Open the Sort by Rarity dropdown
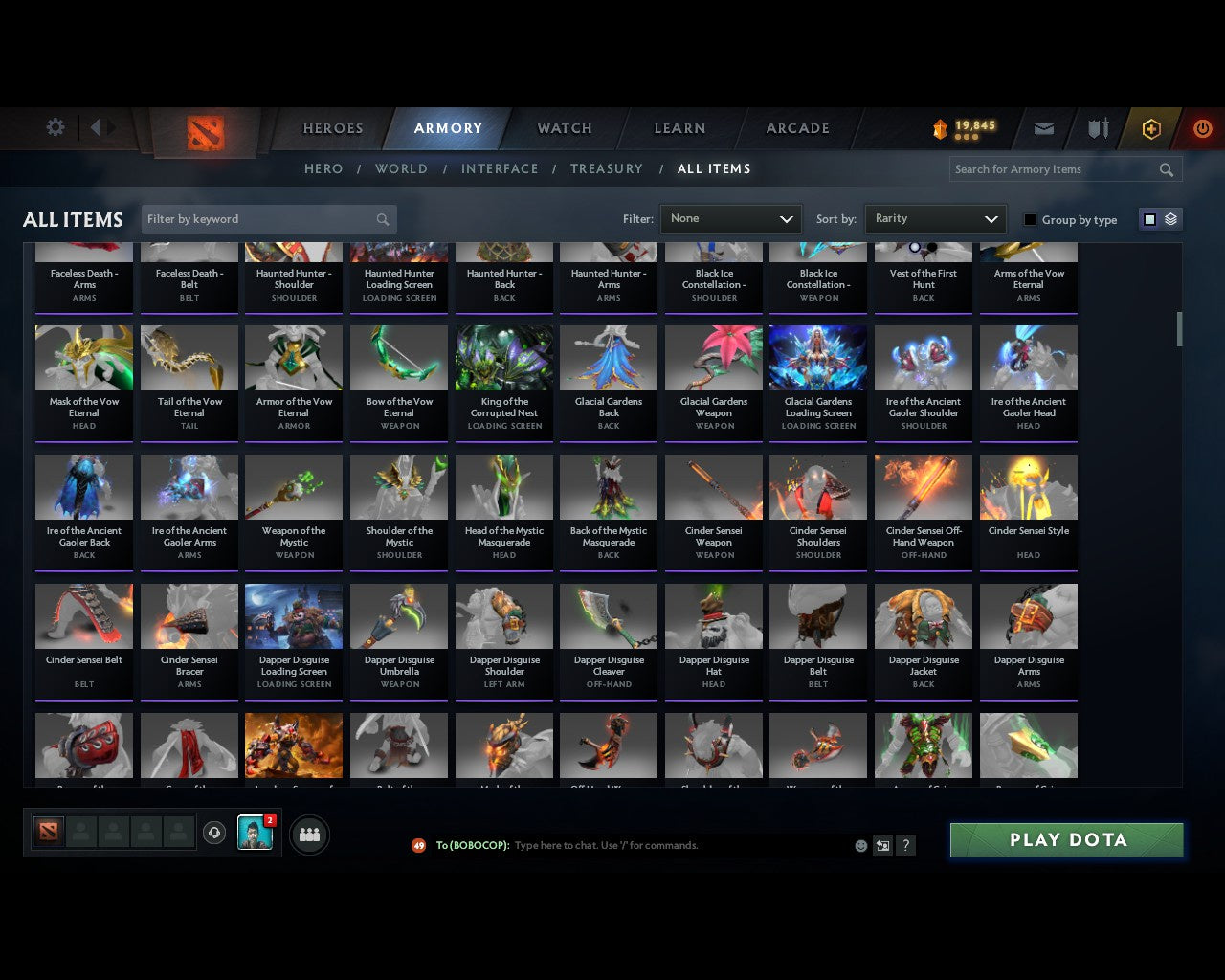 935,218
